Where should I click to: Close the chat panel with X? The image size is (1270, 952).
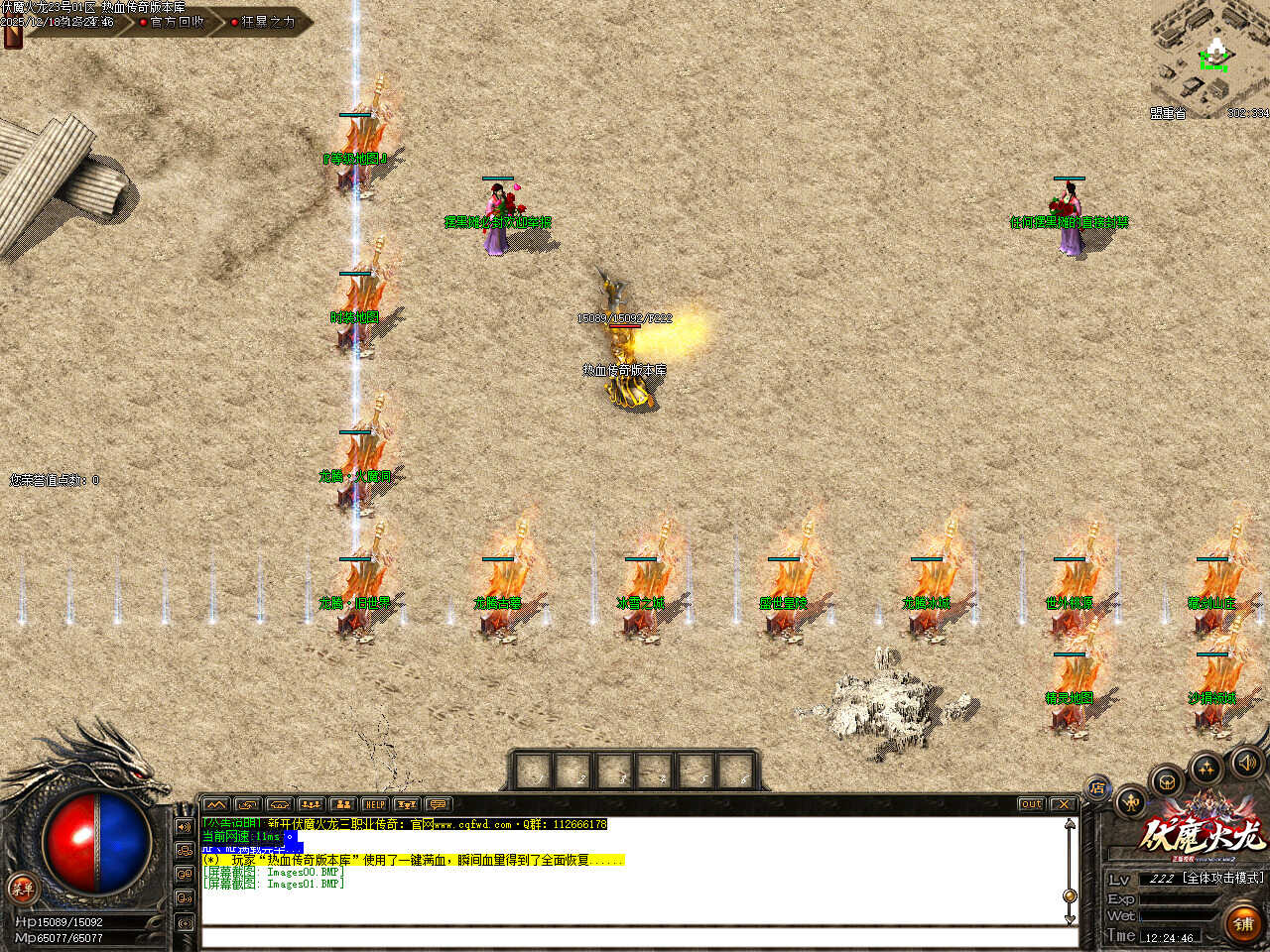coord(1063,804)
